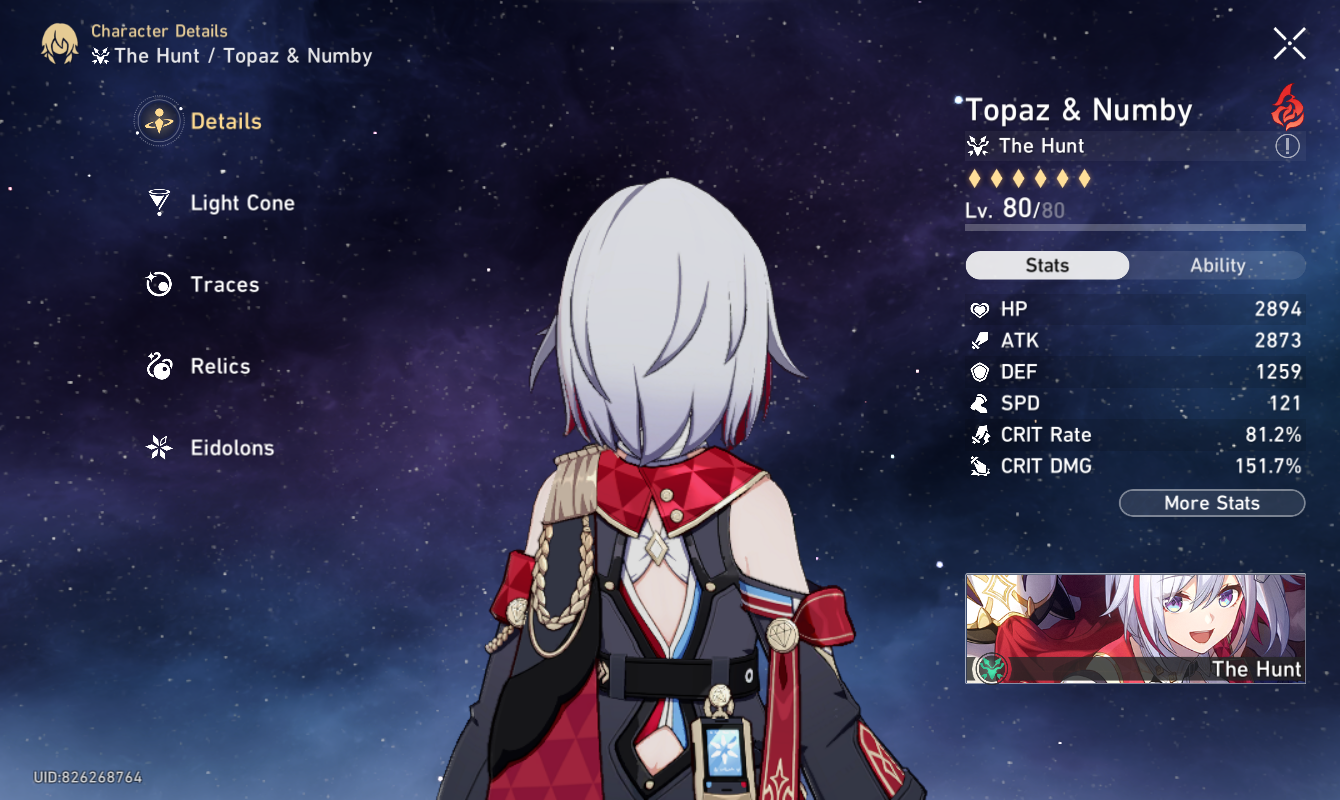Select the Traces spiral icon
This screenshot has width=1340, height=800.
coord(157,284)
